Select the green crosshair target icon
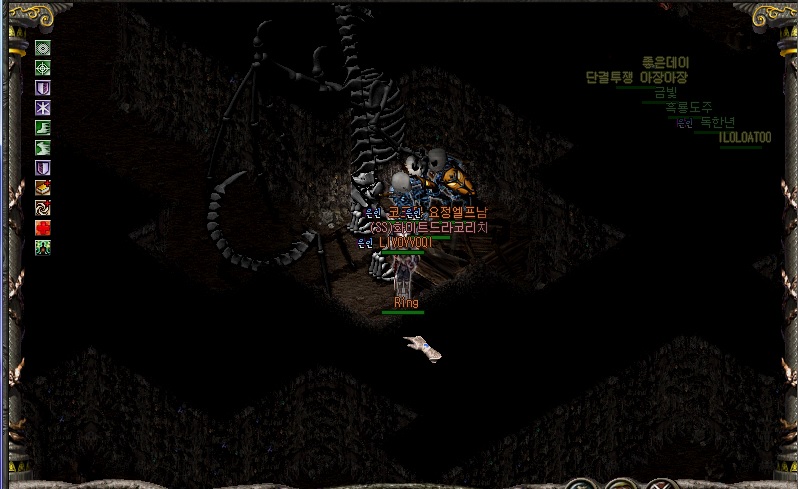 43,68
